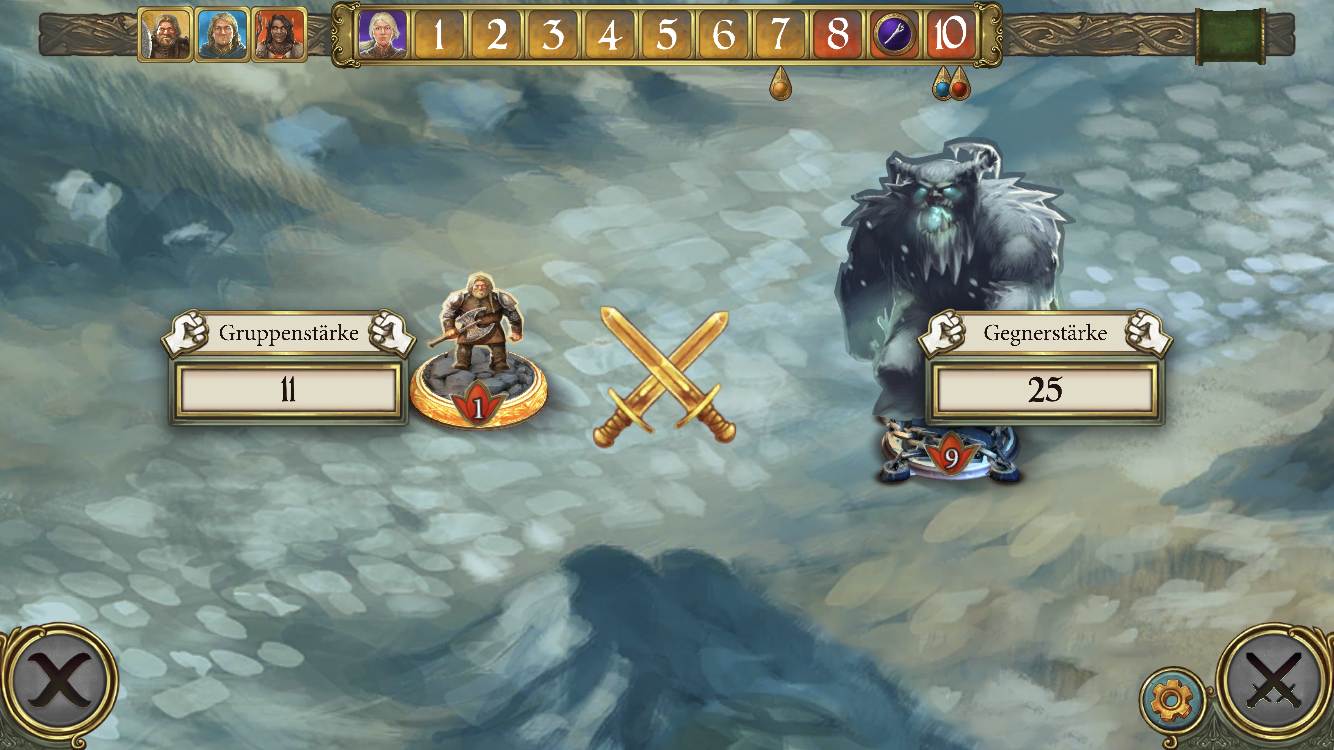The height and width of the screenshot is (750, 1334).
Task: Select the blond hero portrait on blue
Action: [222, 35]
